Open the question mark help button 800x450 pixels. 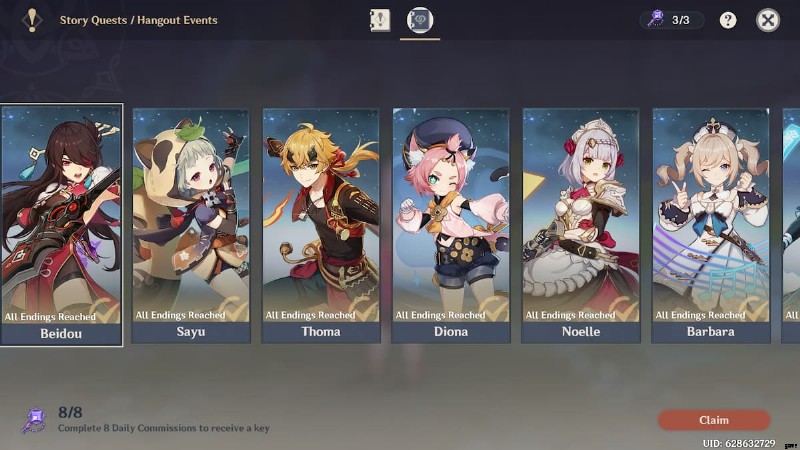pyautogui.click(x=728, y=20)
